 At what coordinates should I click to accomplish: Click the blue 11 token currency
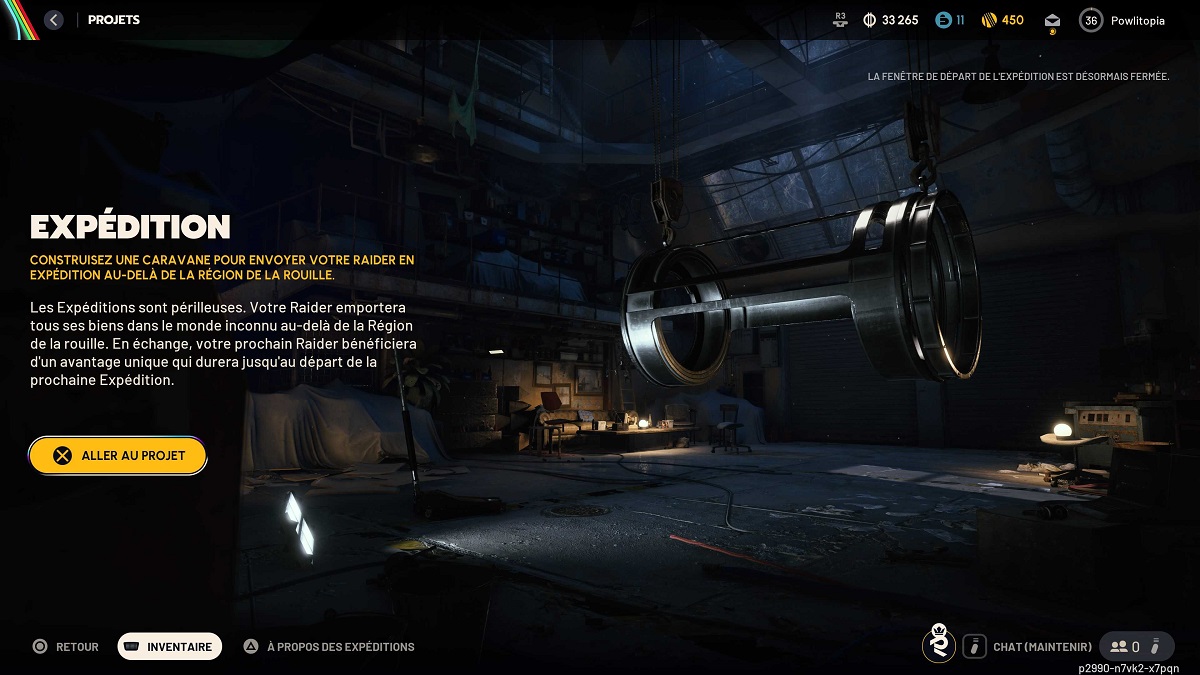[x=943, y=20]
